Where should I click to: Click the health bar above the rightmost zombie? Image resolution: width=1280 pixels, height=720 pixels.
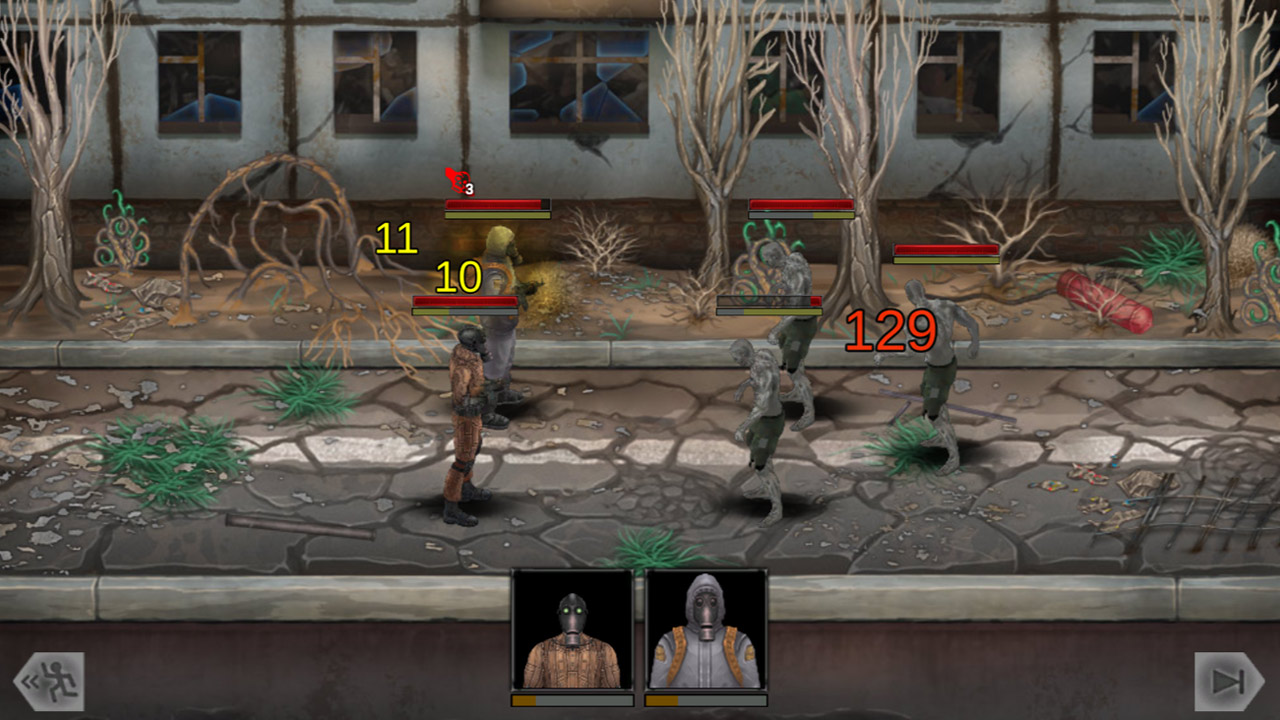[x=948, y=251]
